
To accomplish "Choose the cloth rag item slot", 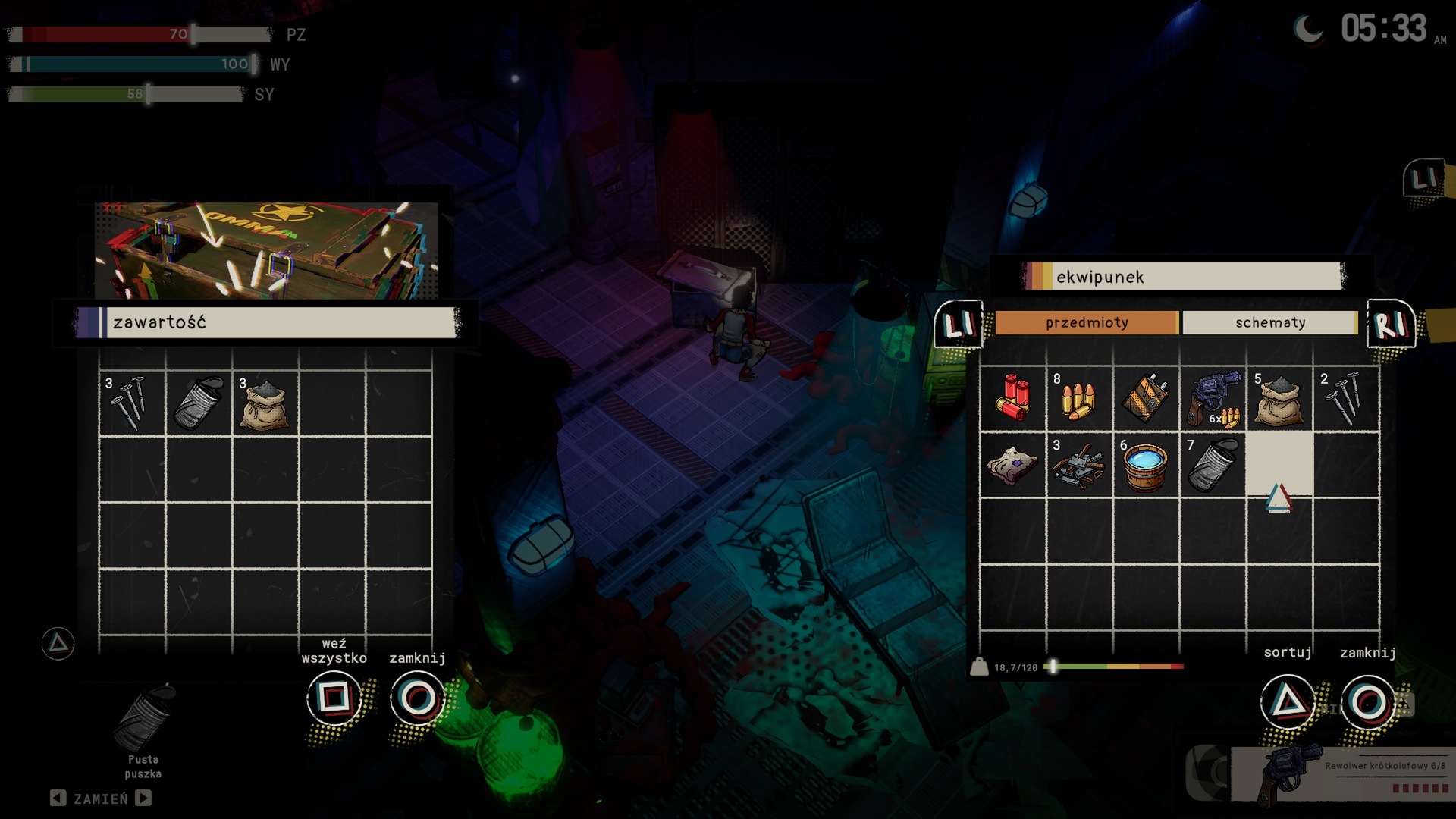I will click(1012, 465).
